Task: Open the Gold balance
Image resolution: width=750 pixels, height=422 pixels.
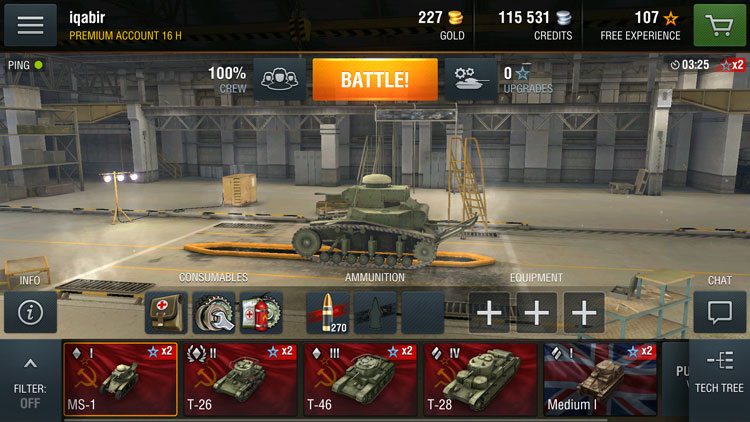Action: point(440,25)
